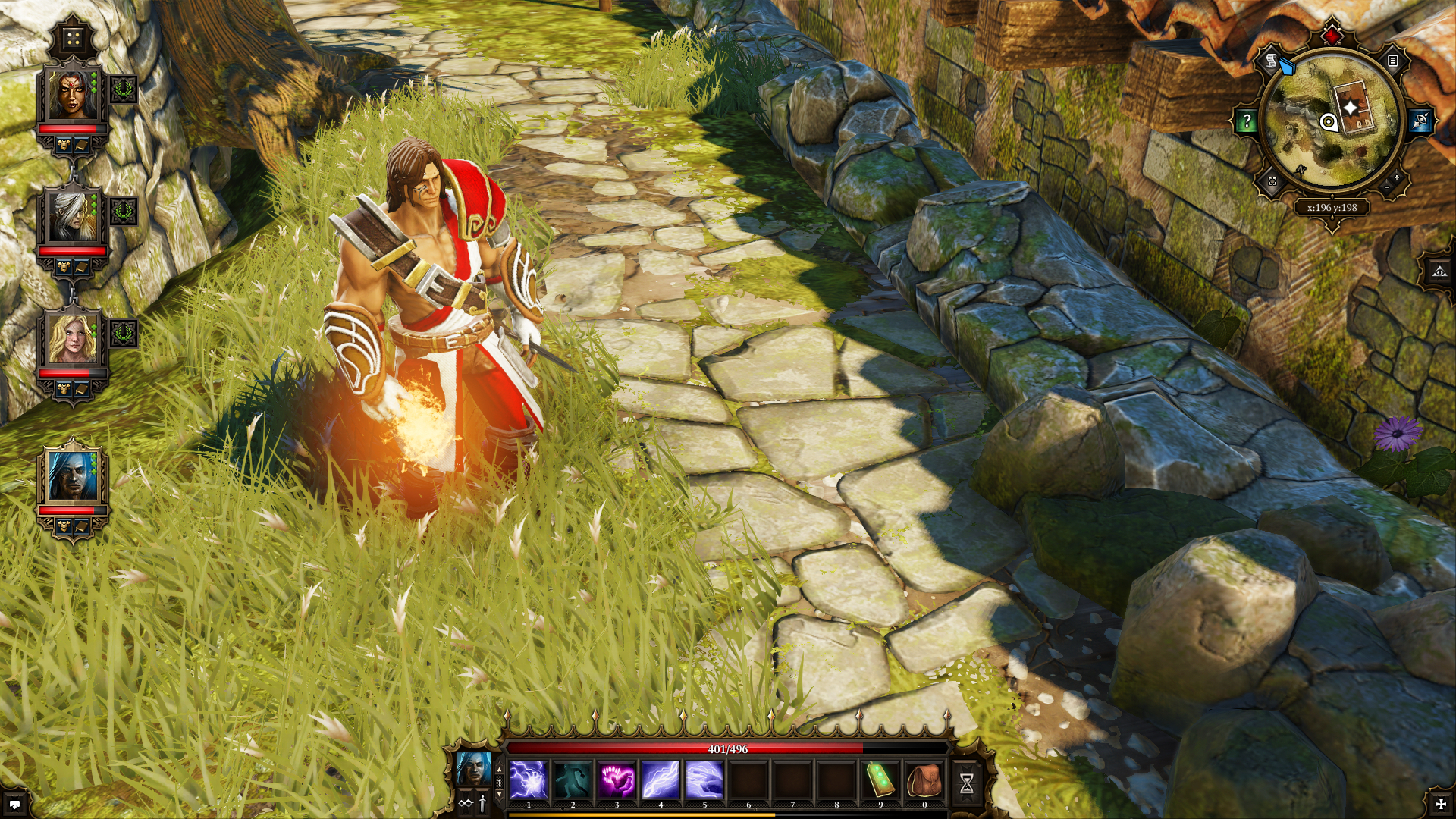This screenshot has width=1456, height=819.
Task: Cast the teleport skill in hotbar slot 2
Action: tap(573, 779)
